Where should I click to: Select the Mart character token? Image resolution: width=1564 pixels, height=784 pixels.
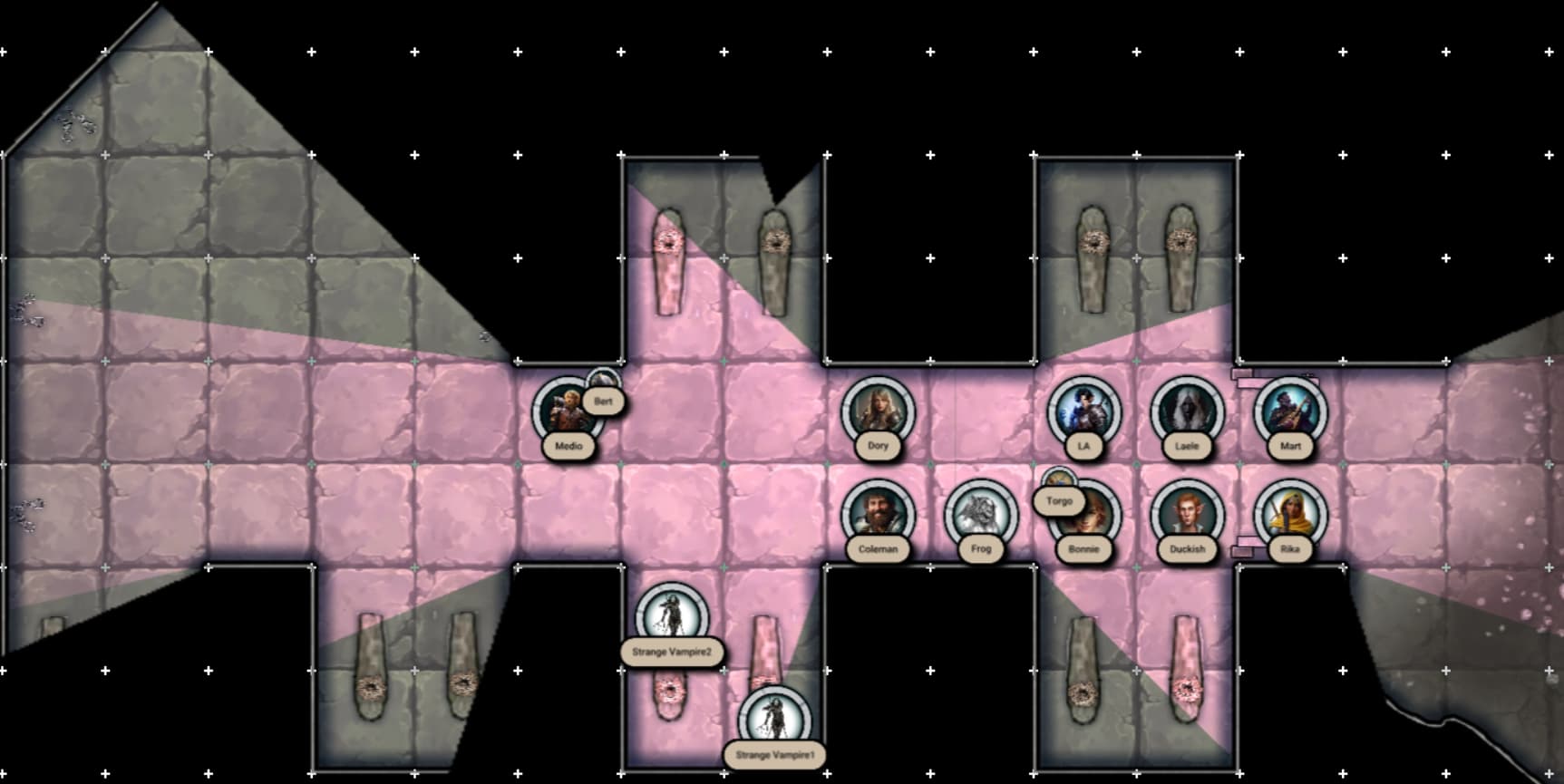(x=1290, y=411)
